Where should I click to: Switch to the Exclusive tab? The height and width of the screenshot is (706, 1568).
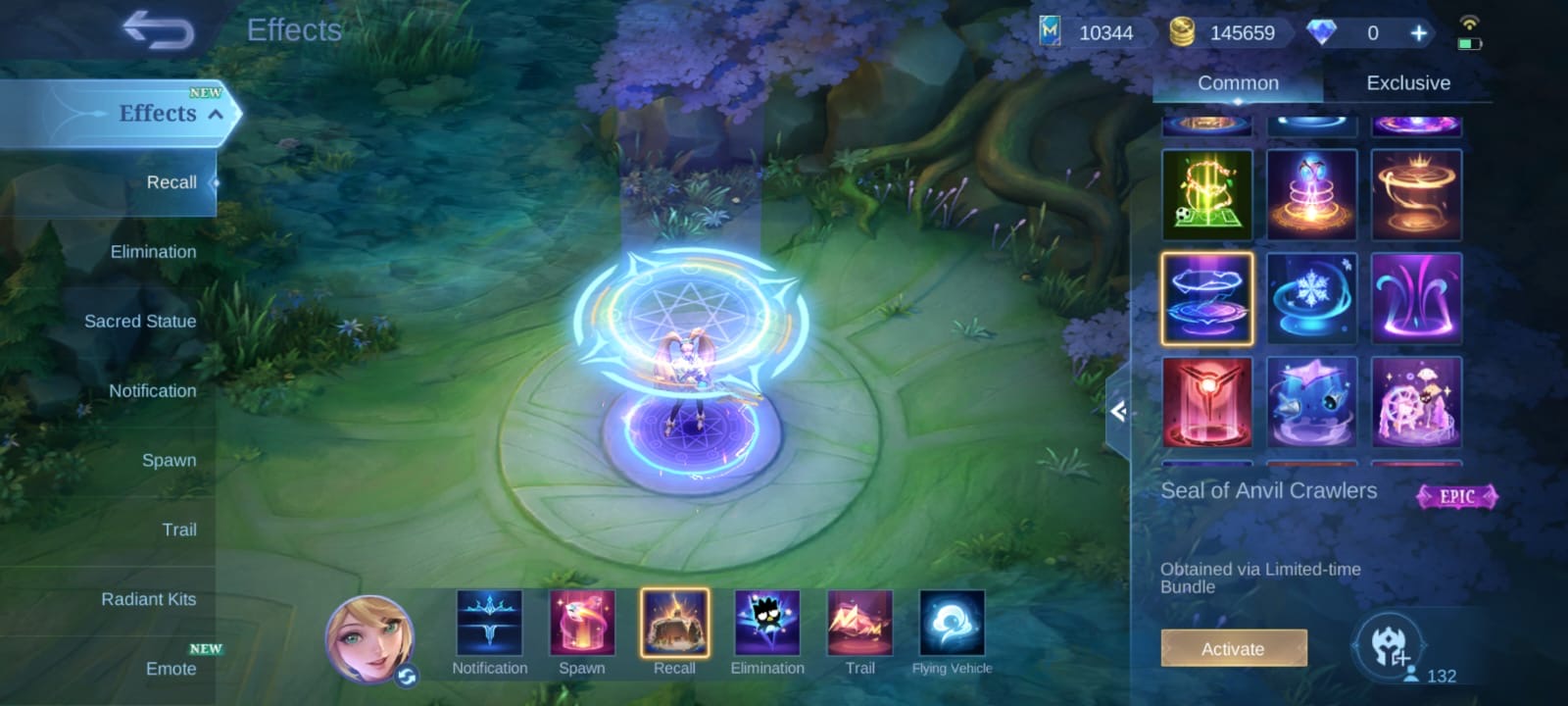1407,83
